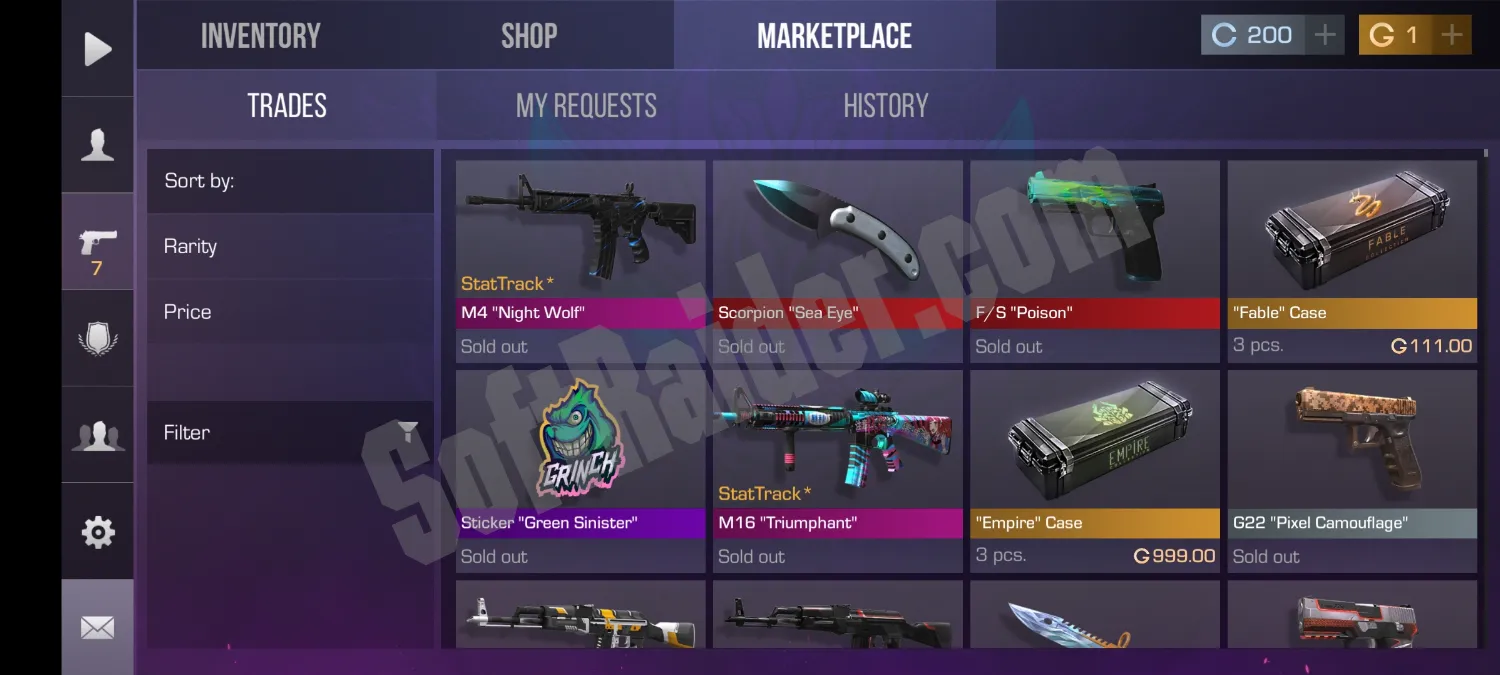
Task: Select the "Fable" Case listing
Action: pos(1352,260)
